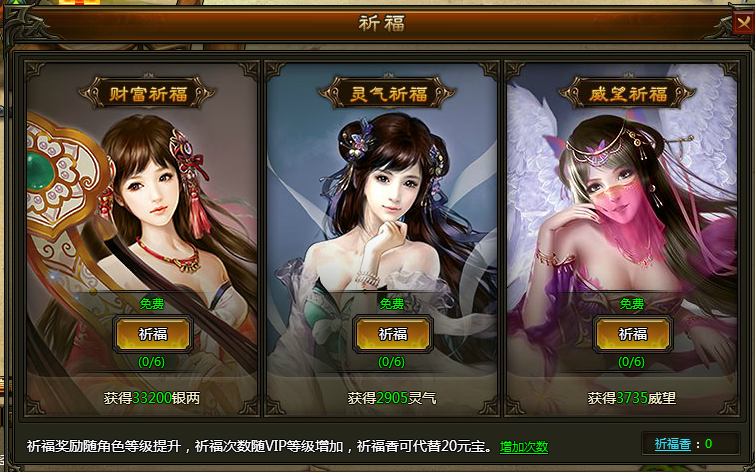
Task: Click 祈福 button under 灵气祈福
Action: pos(392,334)
